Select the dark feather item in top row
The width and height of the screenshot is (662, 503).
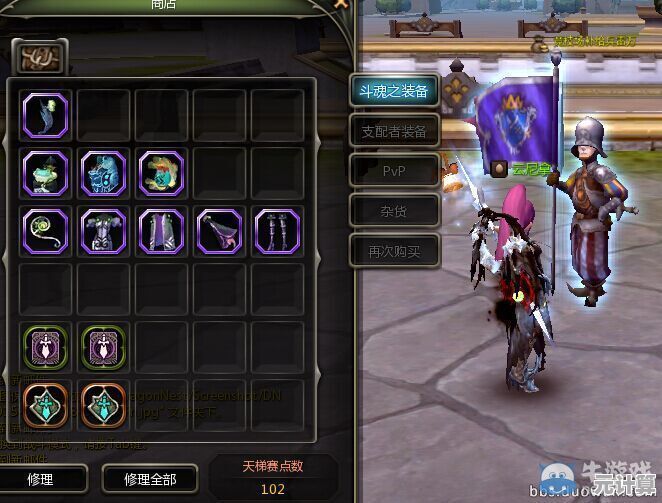[45, 114]
